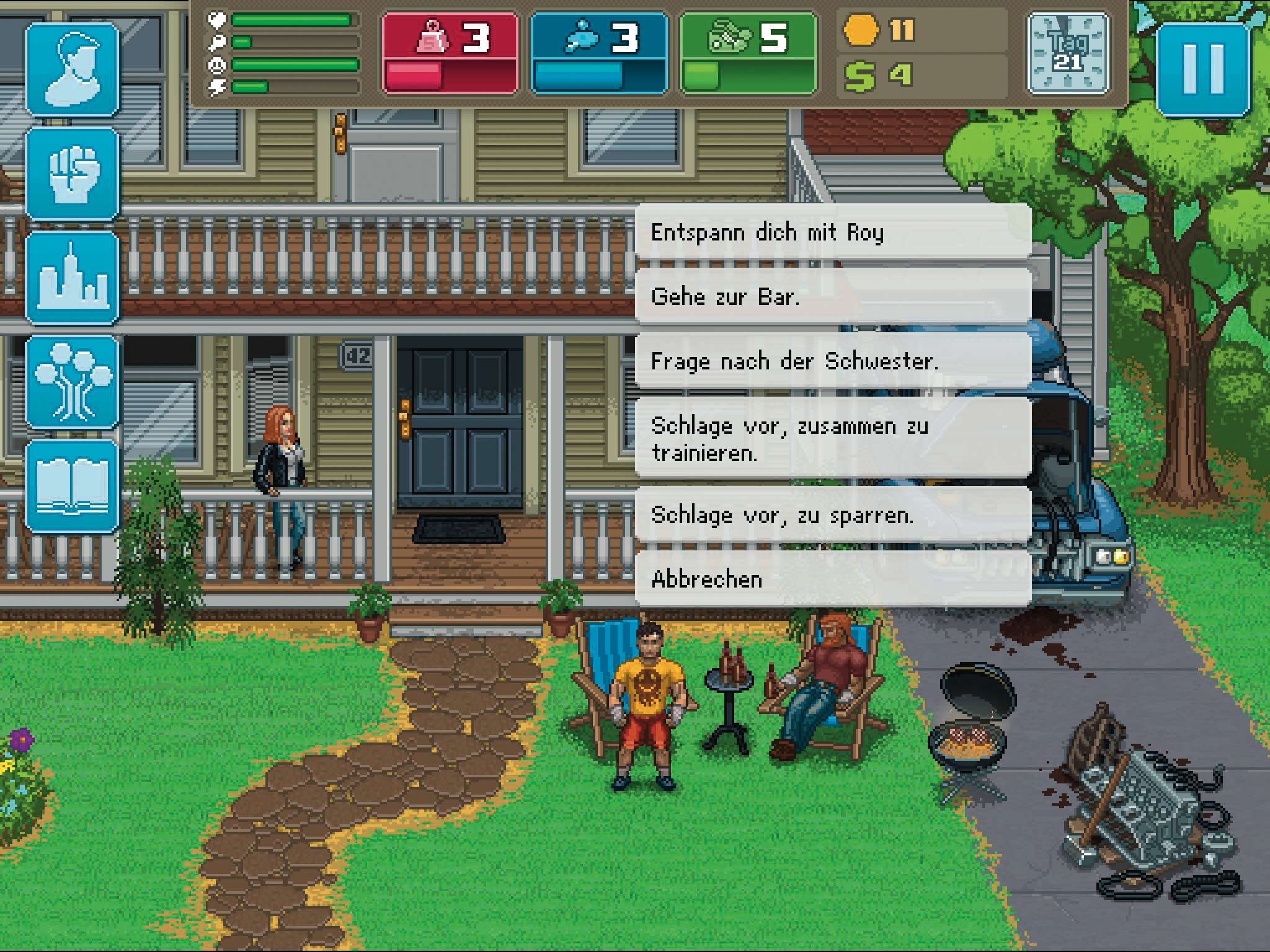Click the Tag 21 day clock

click(1068, 54)
